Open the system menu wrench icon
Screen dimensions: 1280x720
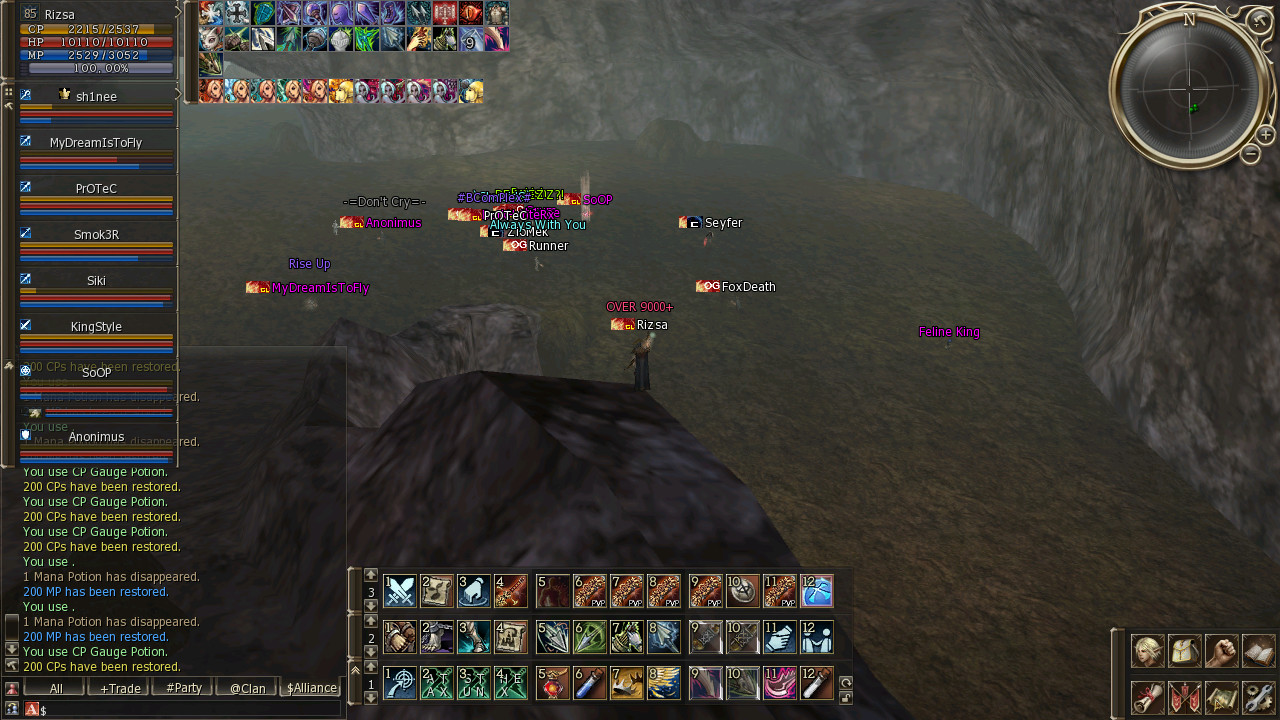(x=1258, y=697)
